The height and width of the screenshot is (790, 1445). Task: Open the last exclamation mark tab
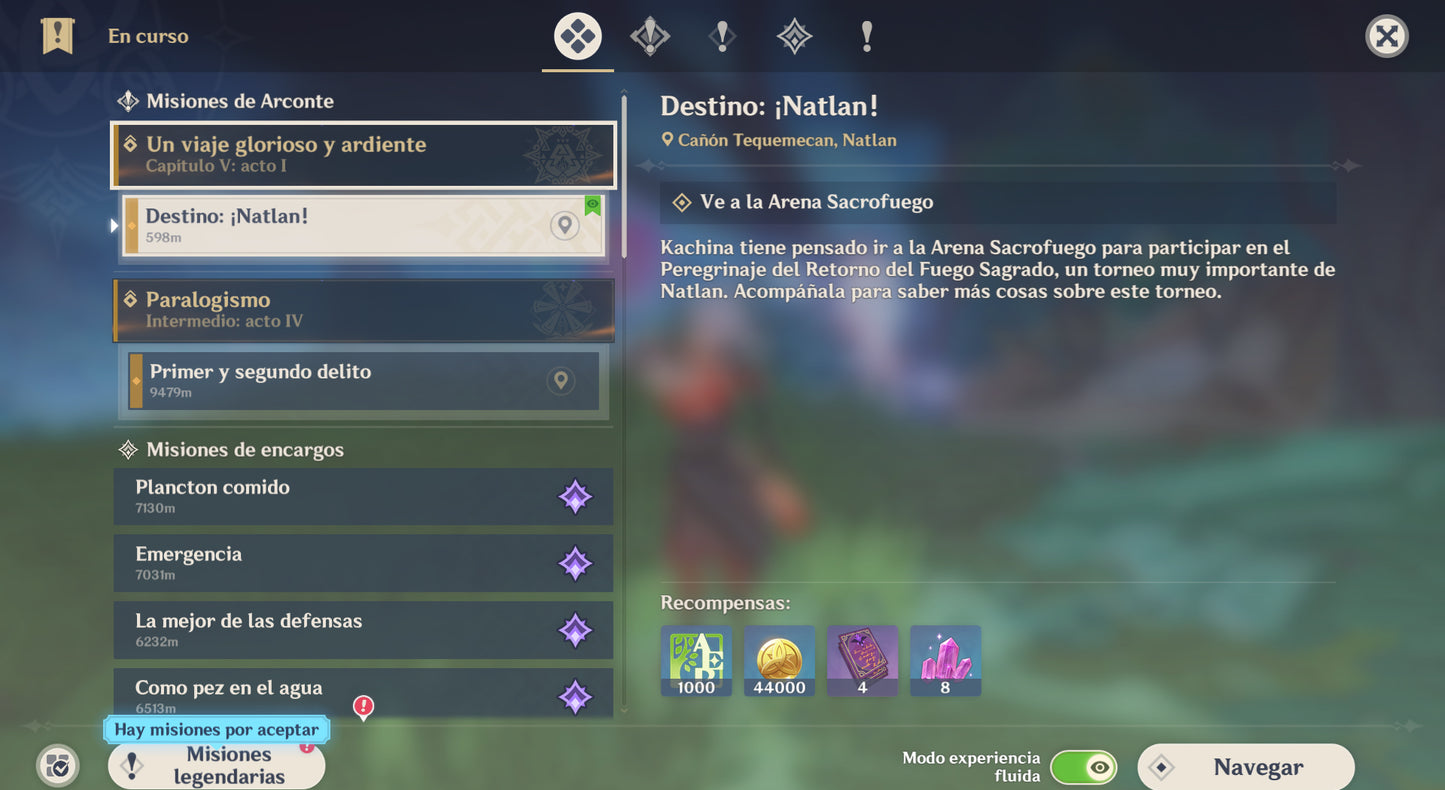coord(866,37)
